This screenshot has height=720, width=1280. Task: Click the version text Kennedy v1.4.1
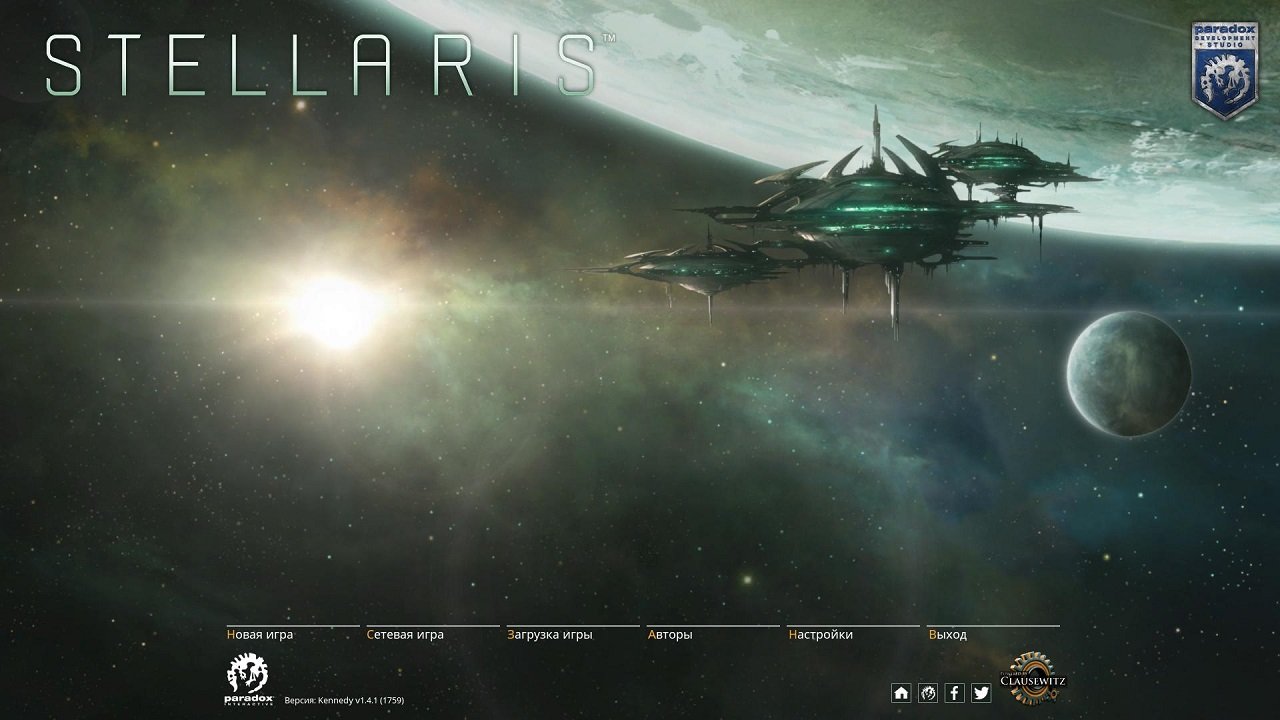[x=346, y=701]
